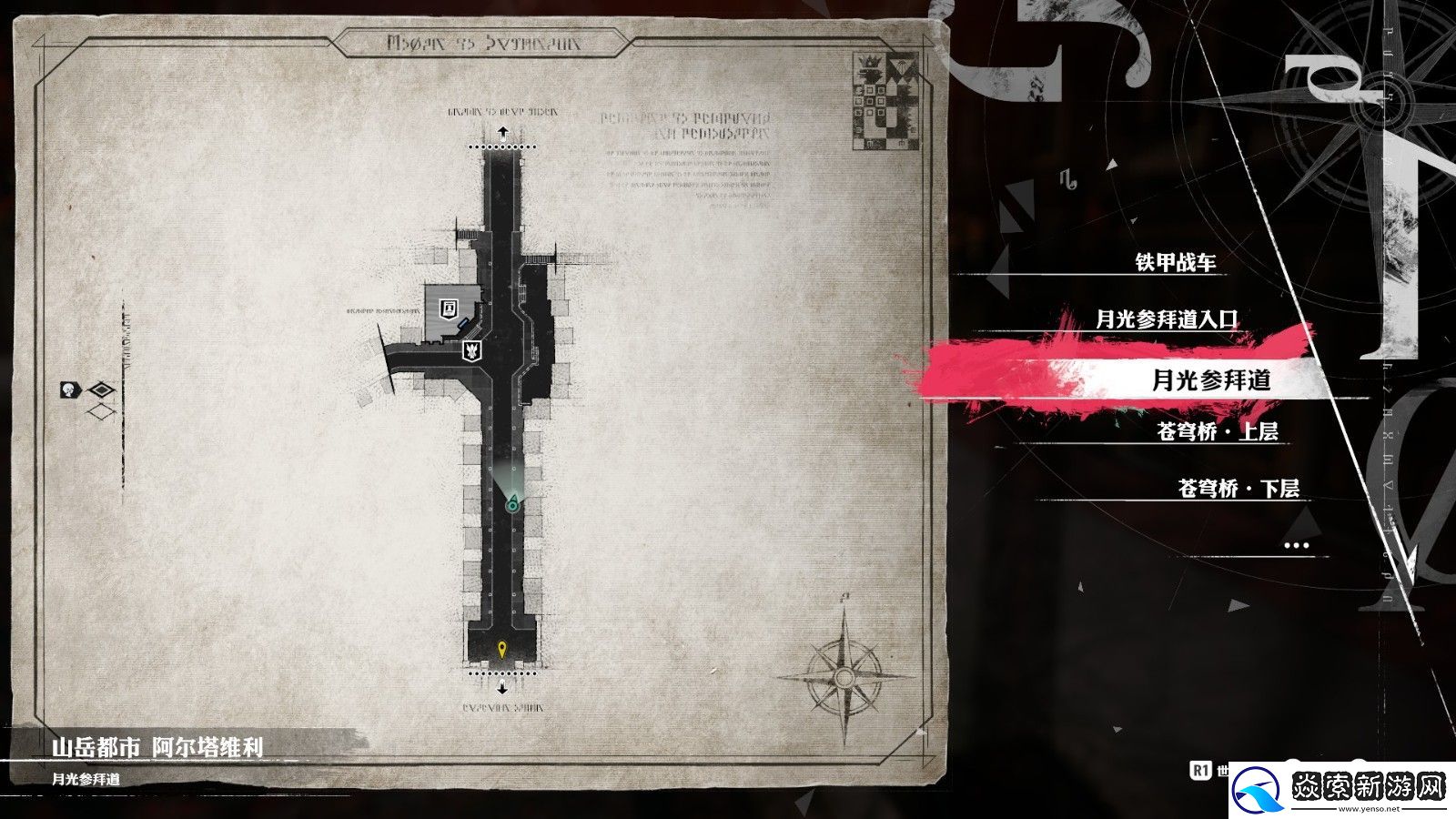
Task: Select the skull icon beside floor indicator
Action: point(68,390)
